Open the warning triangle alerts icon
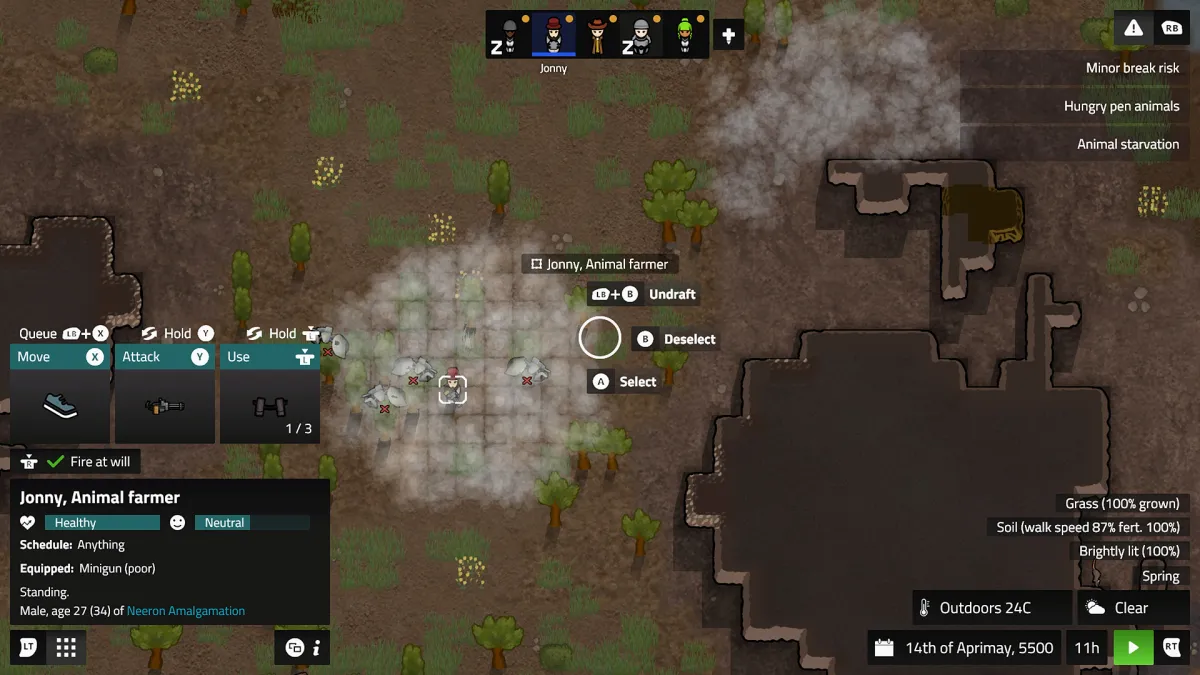 (1133, 28)
